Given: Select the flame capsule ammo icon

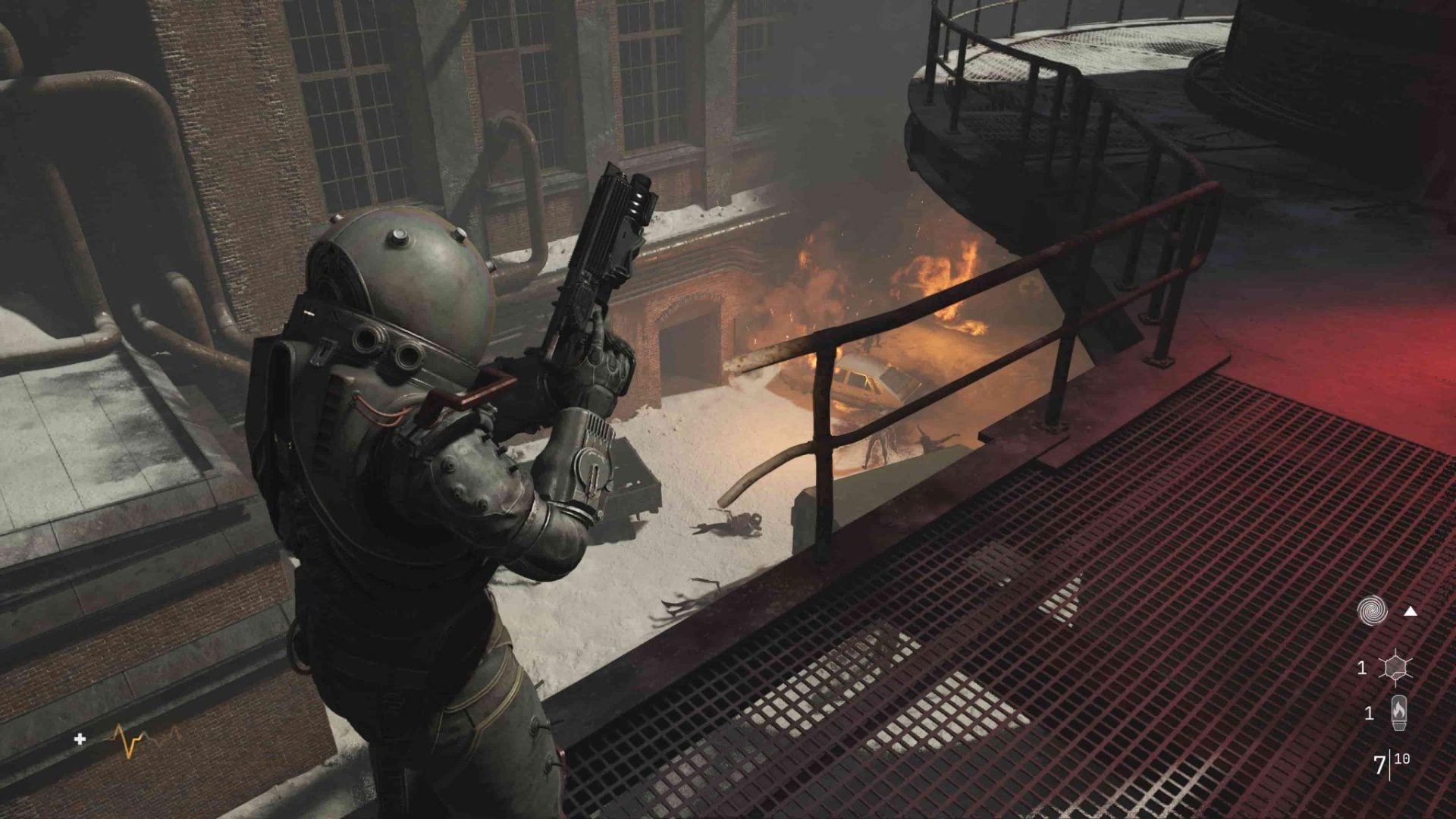Looking at the screenshot, I should (x=1398, y=713).
